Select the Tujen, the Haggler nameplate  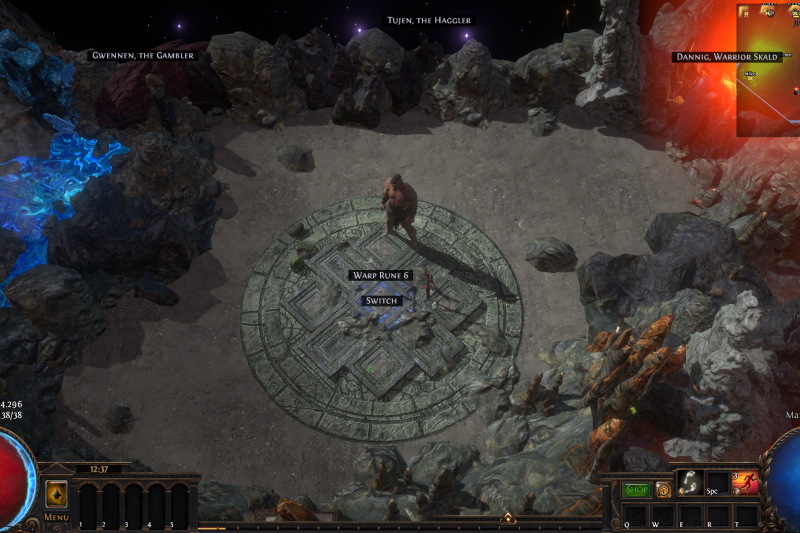[429, 20]
